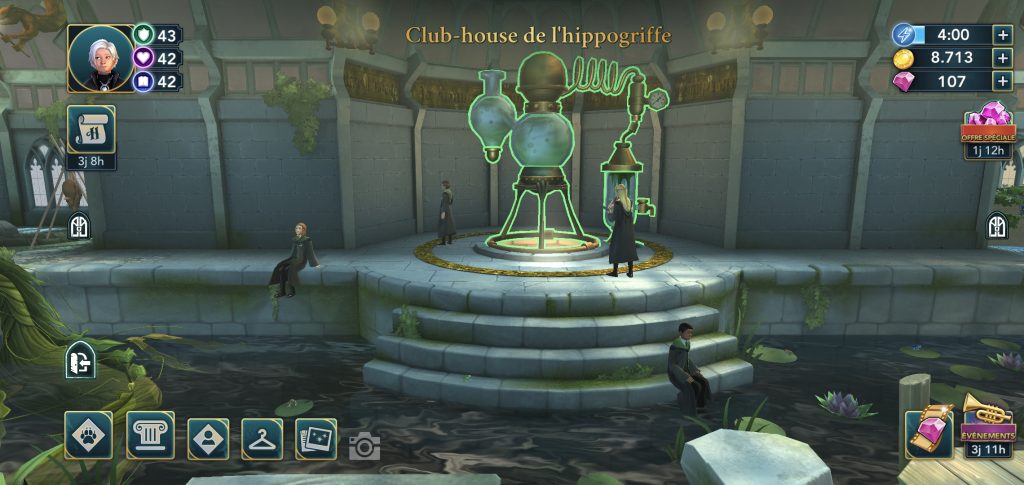The image size is (1024, 485).
Task: Add more energy with the plus button
Action: point(1003,34)
